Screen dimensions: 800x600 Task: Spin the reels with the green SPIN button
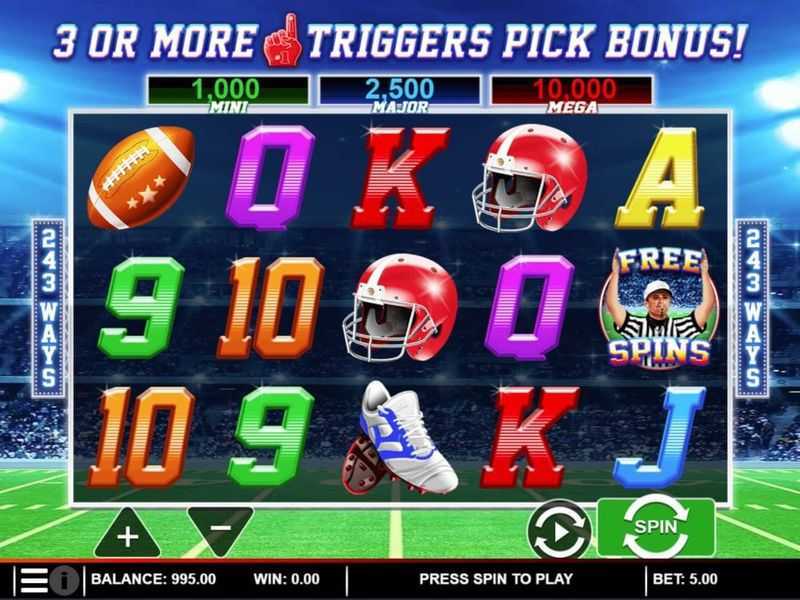656,527
